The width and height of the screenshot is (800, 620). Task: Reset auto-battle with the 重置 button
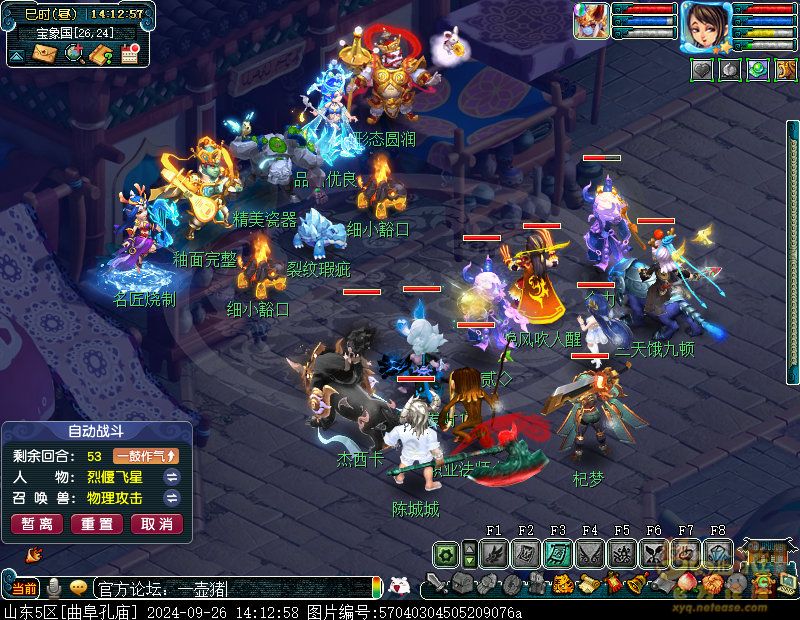pos(97,523)
